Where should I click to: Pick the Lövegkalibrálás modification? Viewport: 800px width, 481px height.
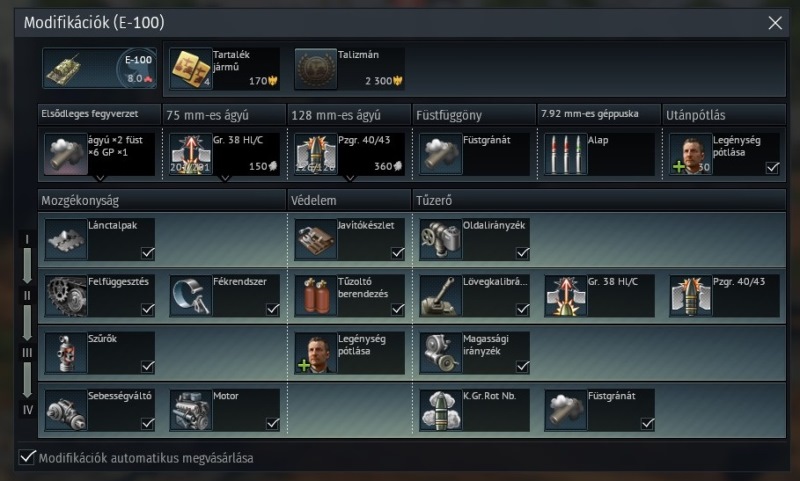[474, 296]
